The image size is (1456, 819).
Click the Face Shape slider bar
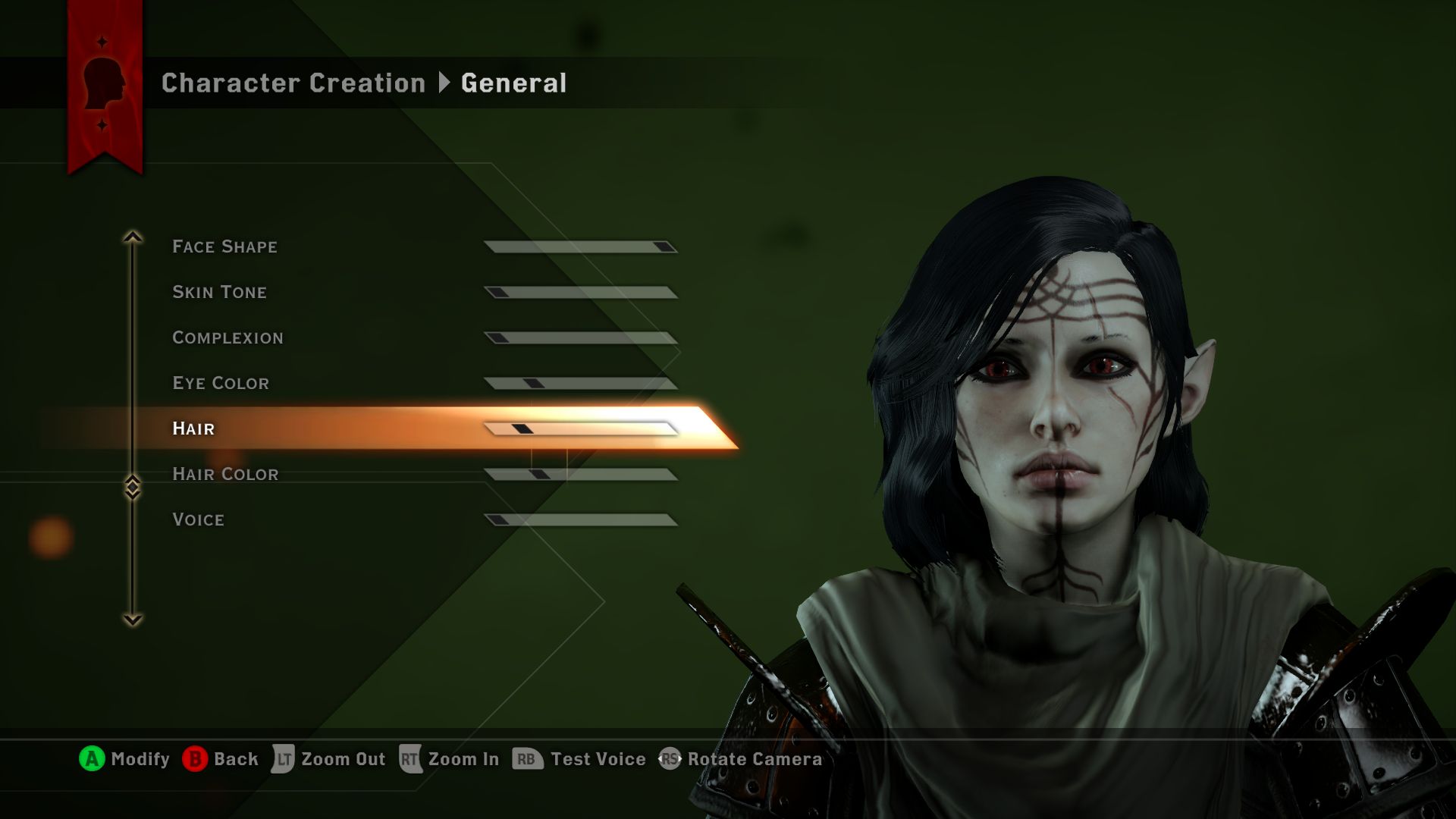pos(581,247)
